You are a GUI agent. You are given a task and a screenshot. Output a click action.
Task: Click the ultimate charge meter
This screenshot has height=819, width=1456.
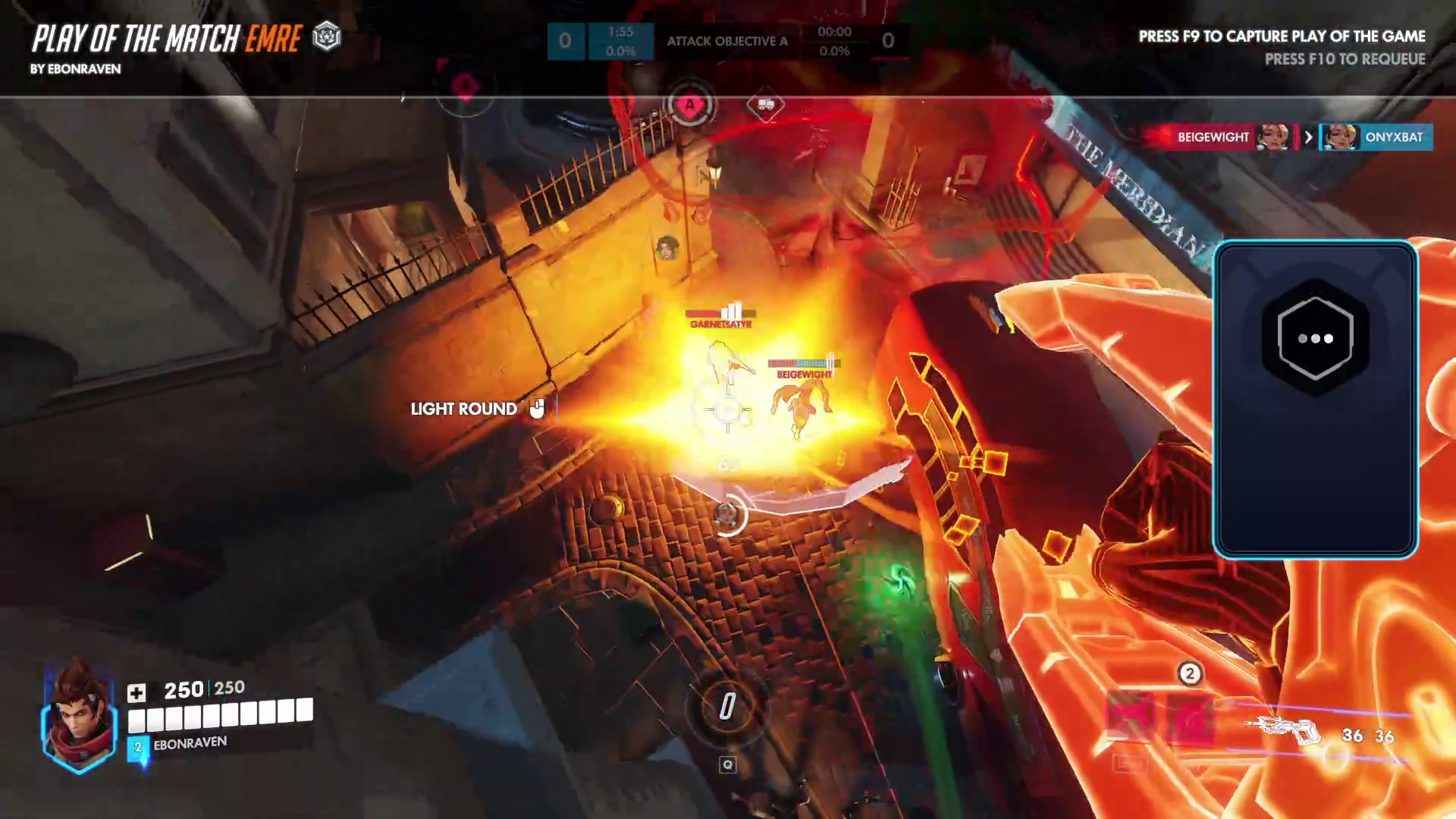[727, 707]
